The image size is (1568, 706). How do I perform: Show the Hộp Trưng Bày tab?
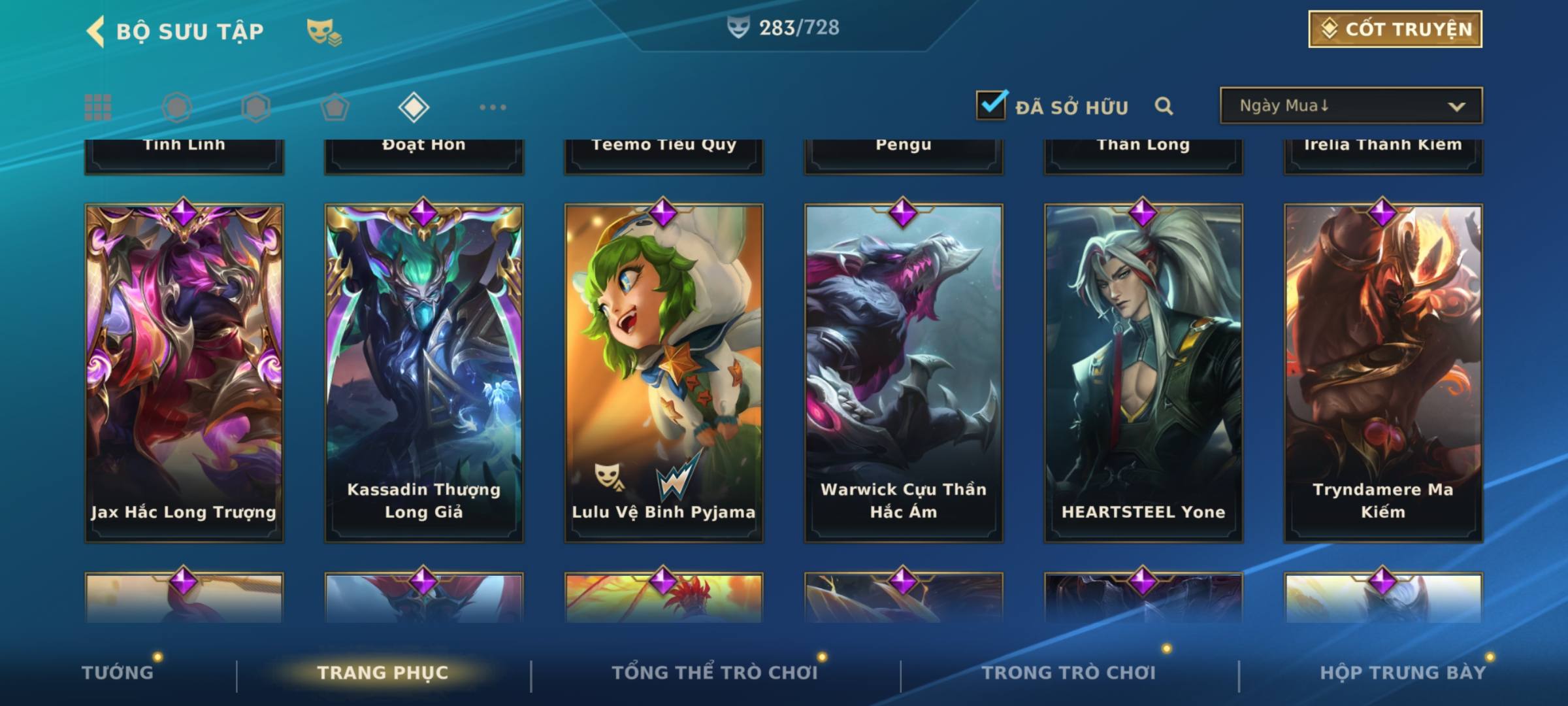coord(1403,673)
